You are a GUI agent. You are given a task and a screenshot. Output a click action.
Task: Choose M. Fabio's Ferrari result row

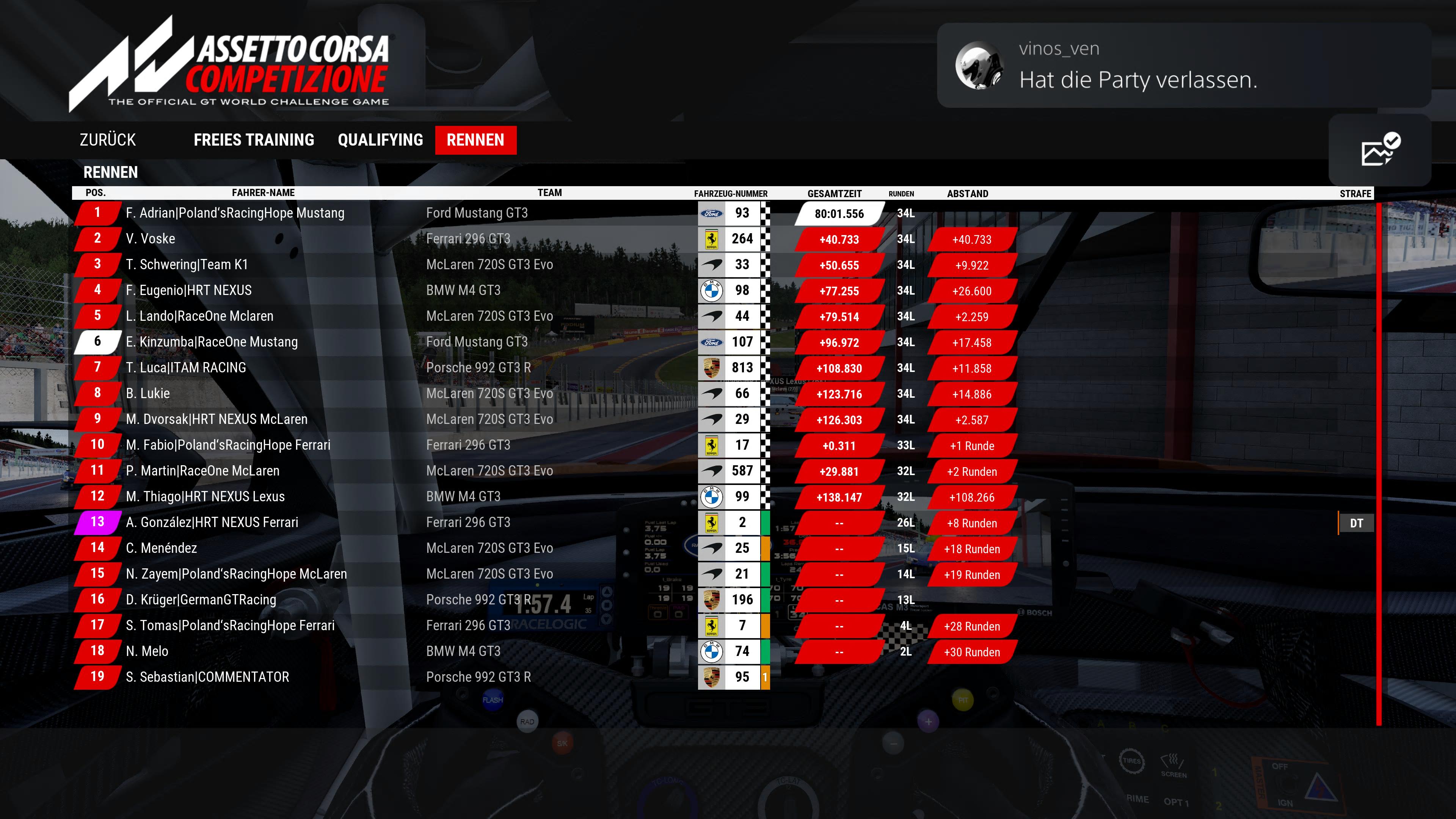pos(228,446)
